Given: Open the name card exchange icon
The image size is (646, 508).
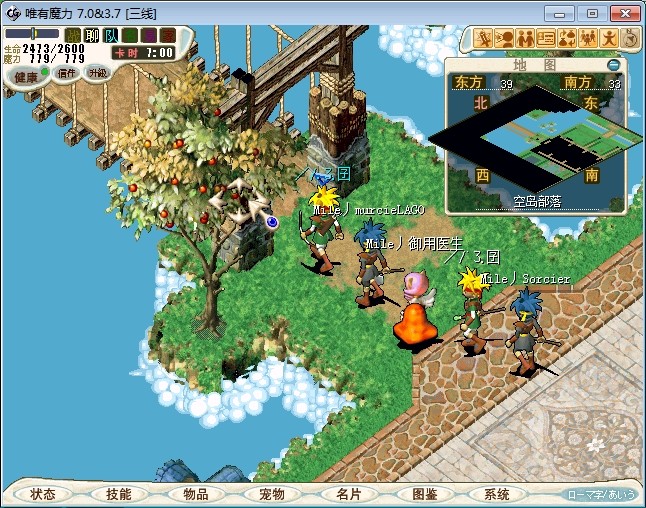Looking at the screenshot, I should click(x=546, y=38).
